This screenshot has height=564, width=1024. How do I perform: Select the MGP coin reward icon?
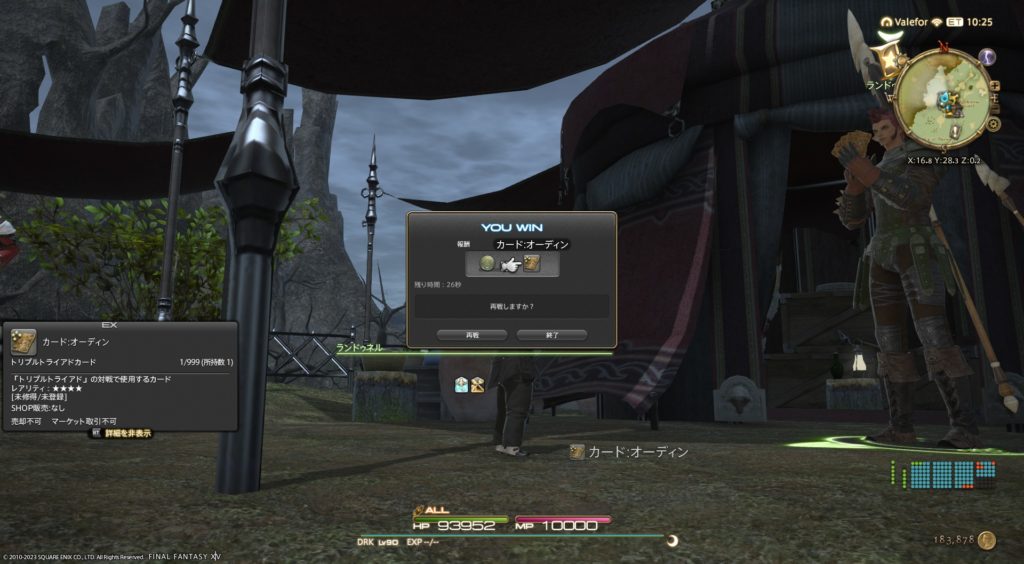tap(487, 264)
